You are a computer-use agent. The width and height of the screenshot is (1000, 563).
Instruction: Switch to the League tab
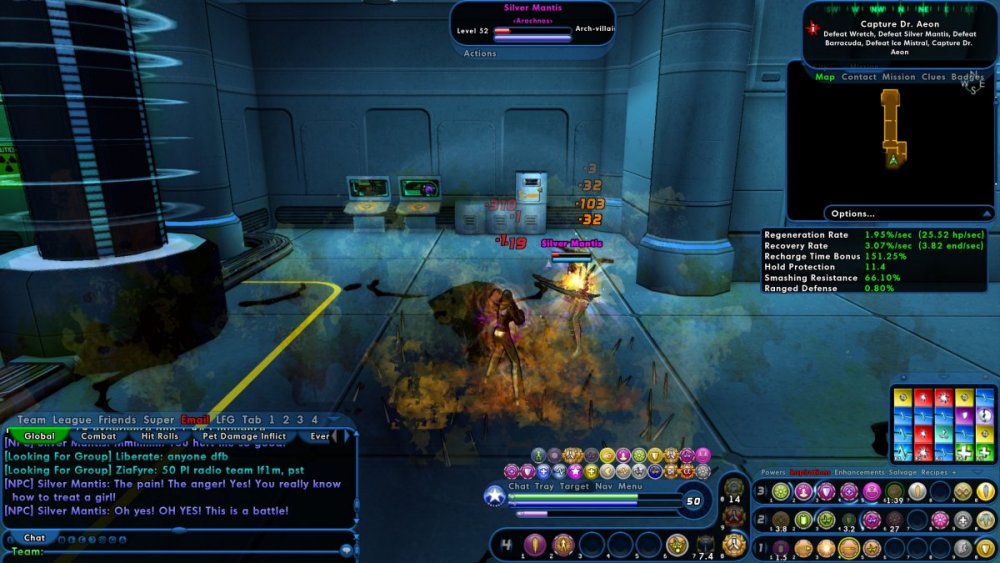click(x=71, y=420)
